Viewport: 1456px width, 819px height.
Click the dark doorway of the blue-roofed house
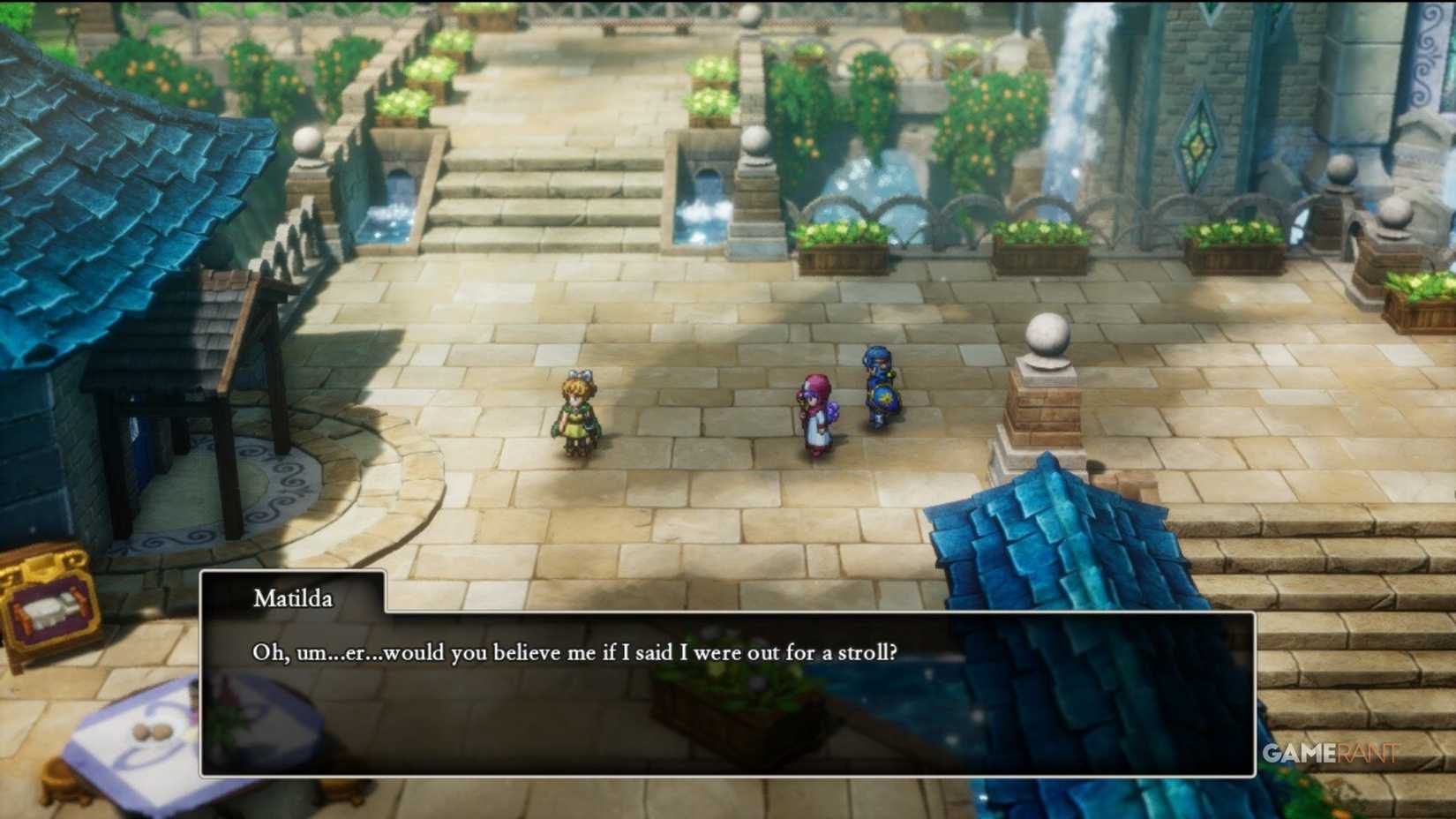coord(150,441)
